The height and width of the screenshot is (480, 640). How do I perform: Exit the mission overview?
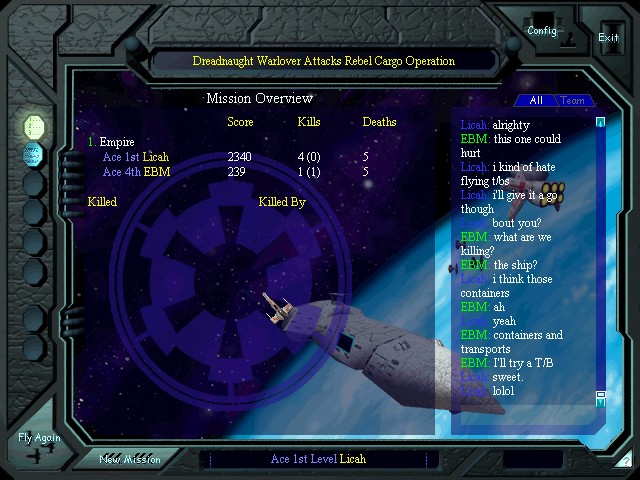tap(608, 37)
